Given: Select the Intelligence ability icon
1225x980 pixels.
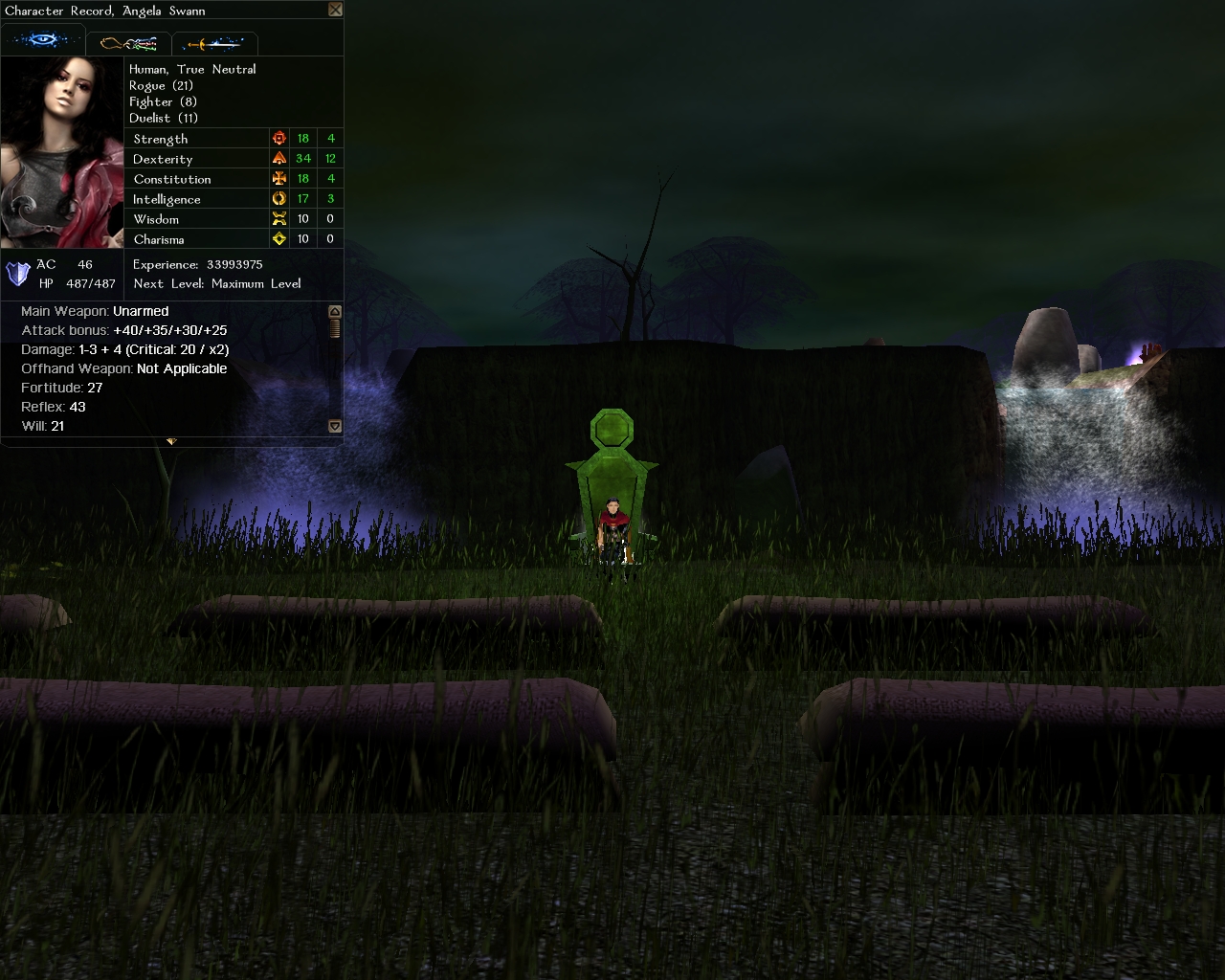Looking at the screenshot, I should pos(279,199).
